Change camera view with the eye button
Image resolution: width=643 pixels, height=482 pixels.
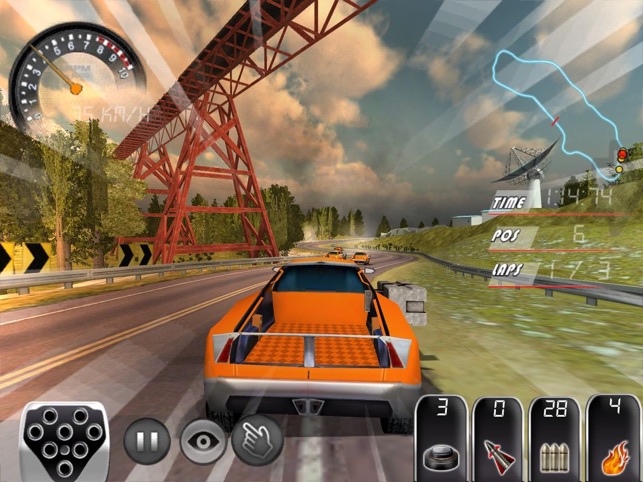click(202, 440)
